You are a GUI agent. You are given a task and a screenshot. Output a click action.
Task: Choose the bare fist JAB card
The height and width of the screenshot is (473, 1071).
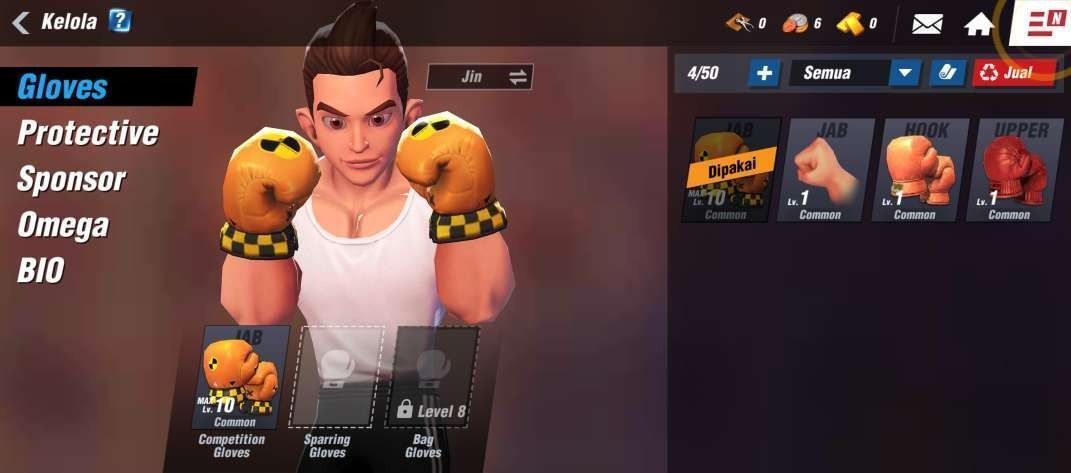click(x=826, y=170)
